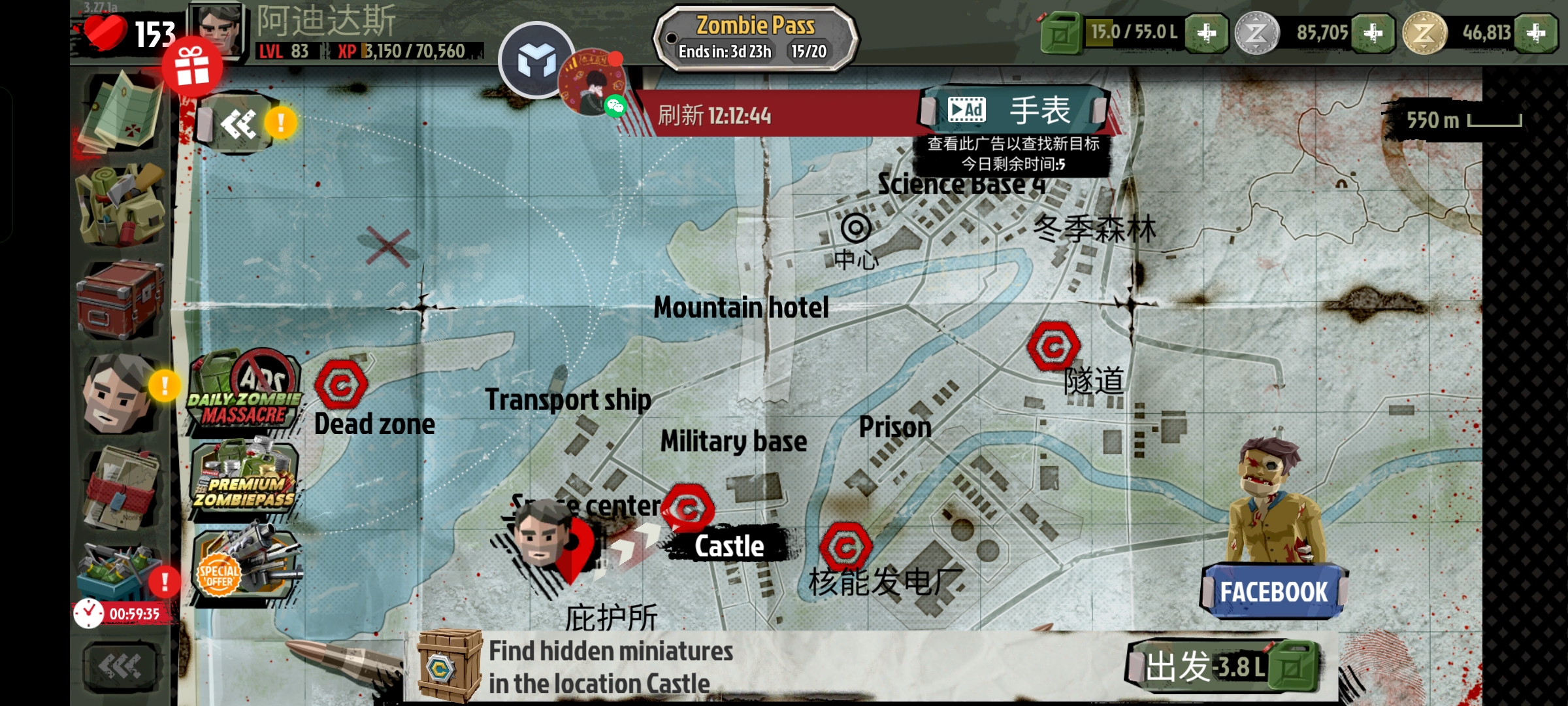Tap the red gift box icon

[192, 68]
